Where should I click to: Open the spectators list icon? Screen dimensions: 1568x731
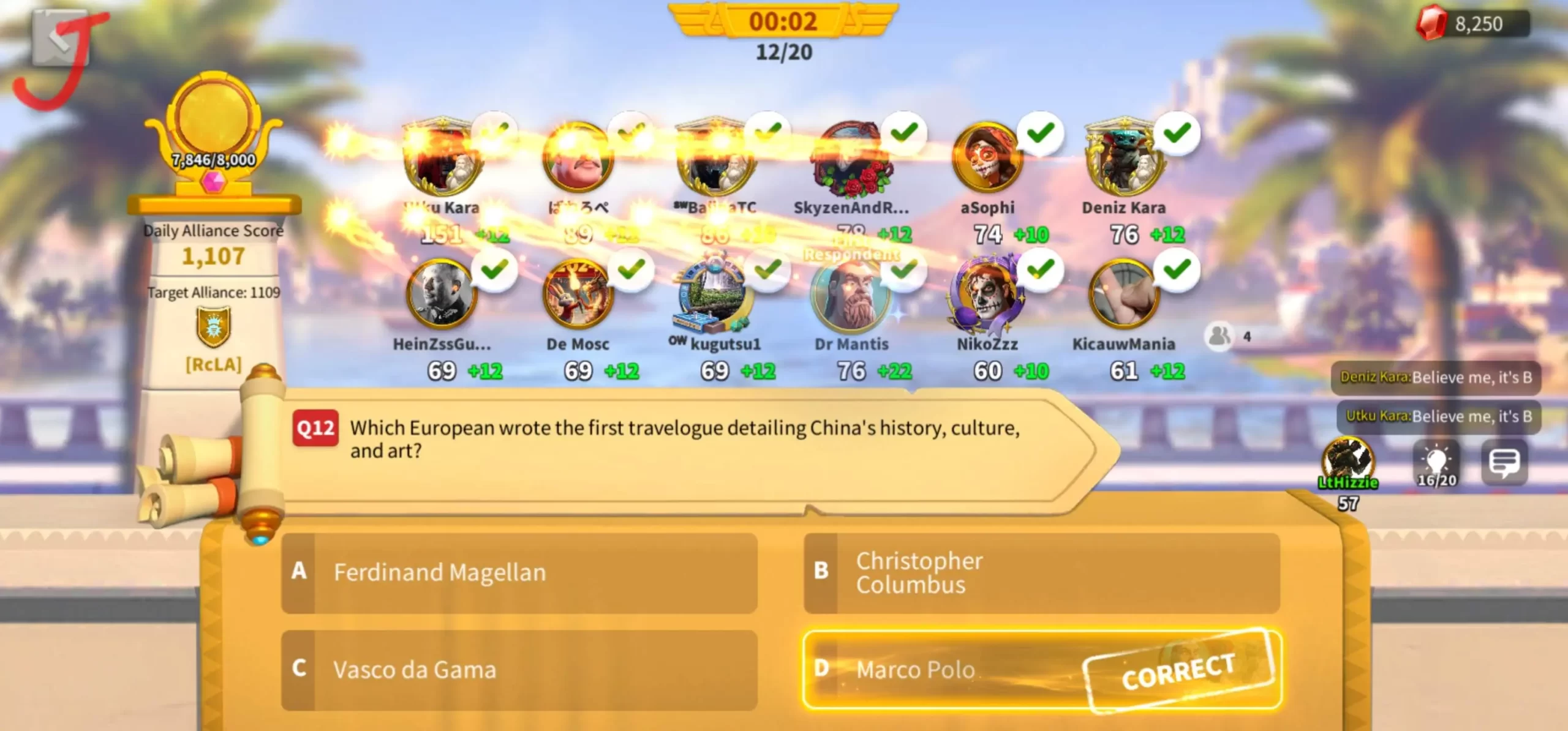point(1219,336)
